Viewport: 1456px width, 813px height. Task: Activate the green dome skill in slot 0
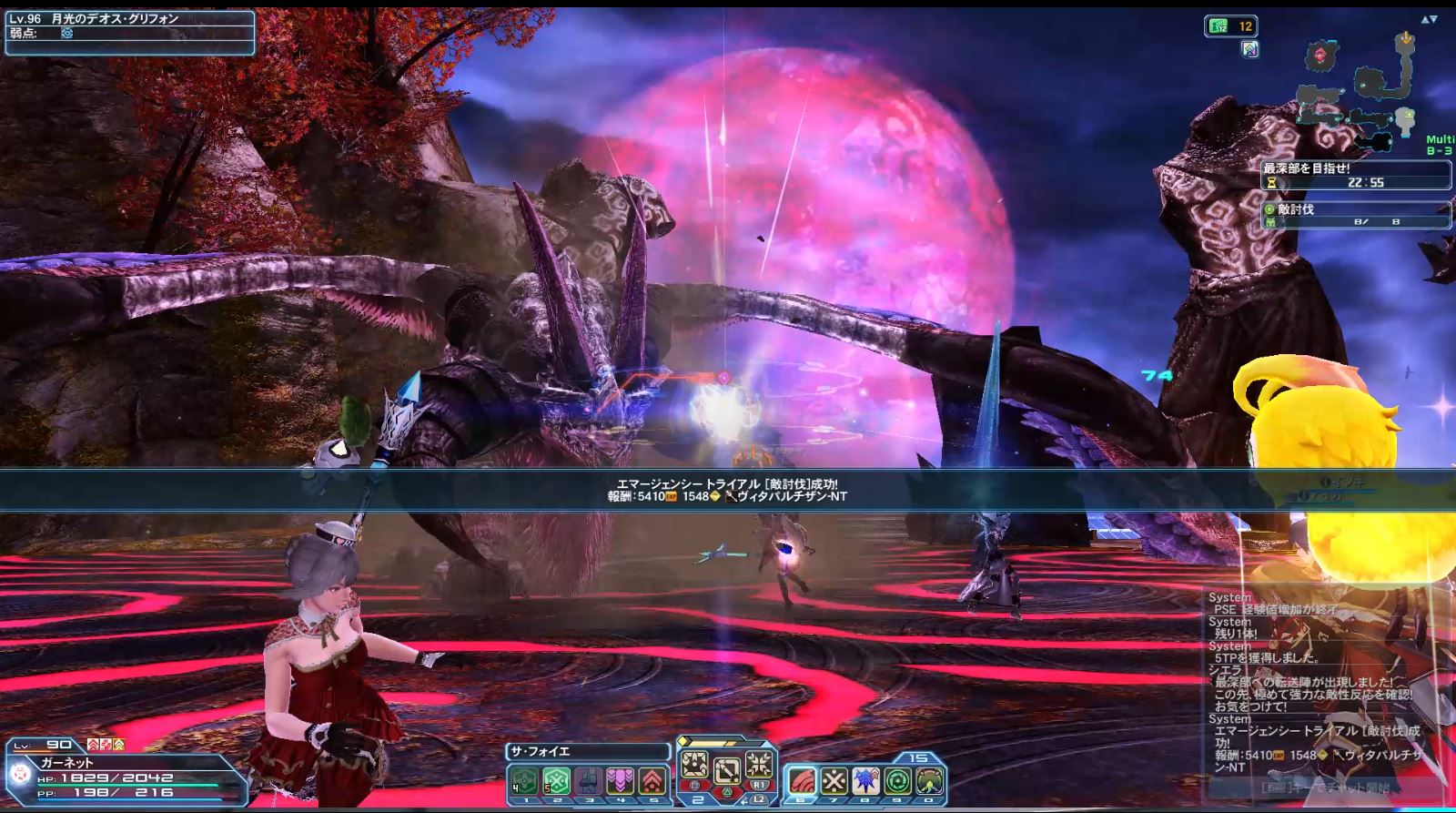[x=929, y=781]
